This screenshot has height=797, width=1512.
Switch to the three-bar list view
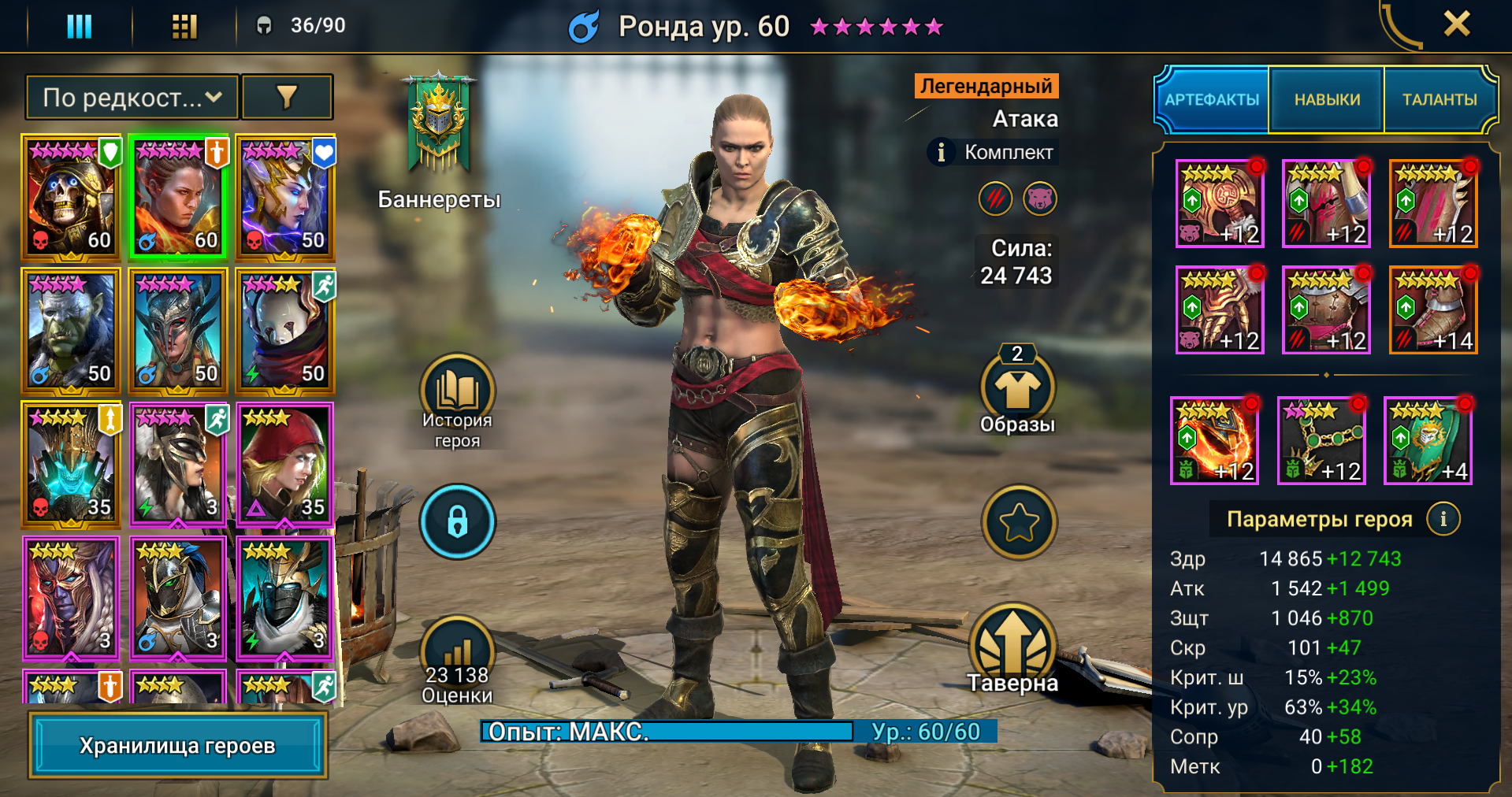[x=79, y=26]
